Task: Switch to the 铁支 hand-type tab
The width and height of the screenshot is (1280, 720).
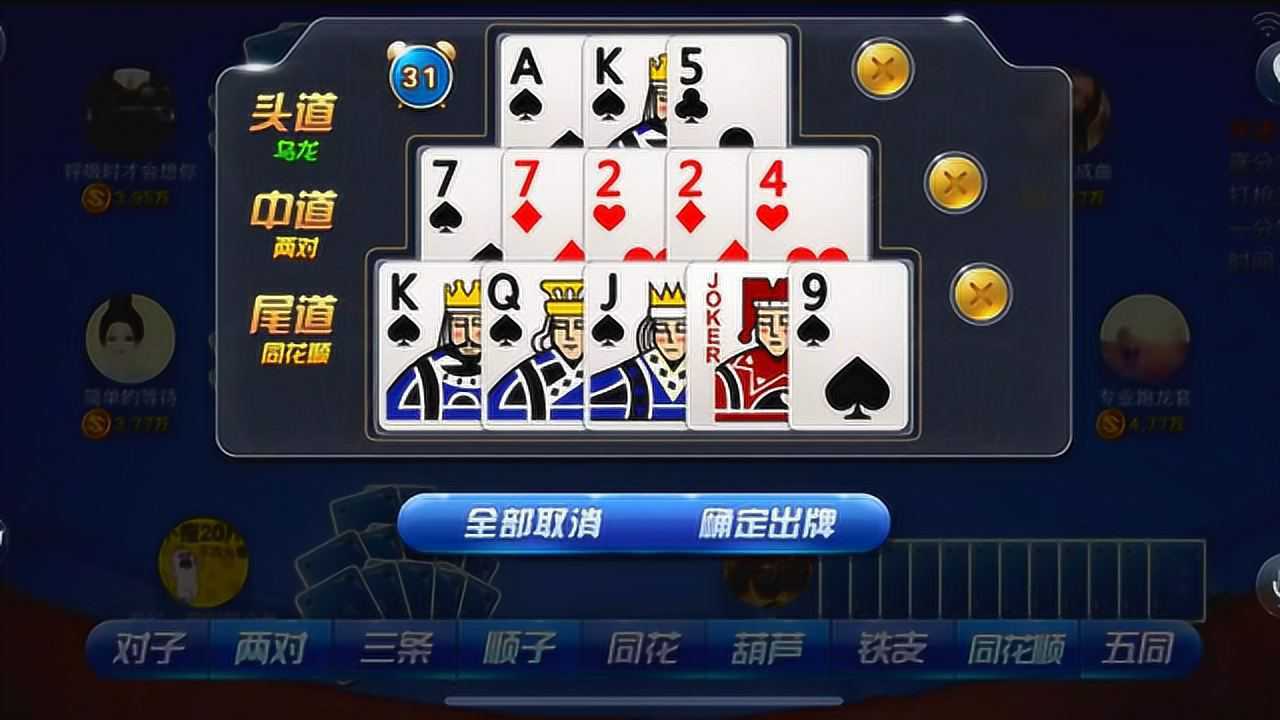Action: click(893, 649)
